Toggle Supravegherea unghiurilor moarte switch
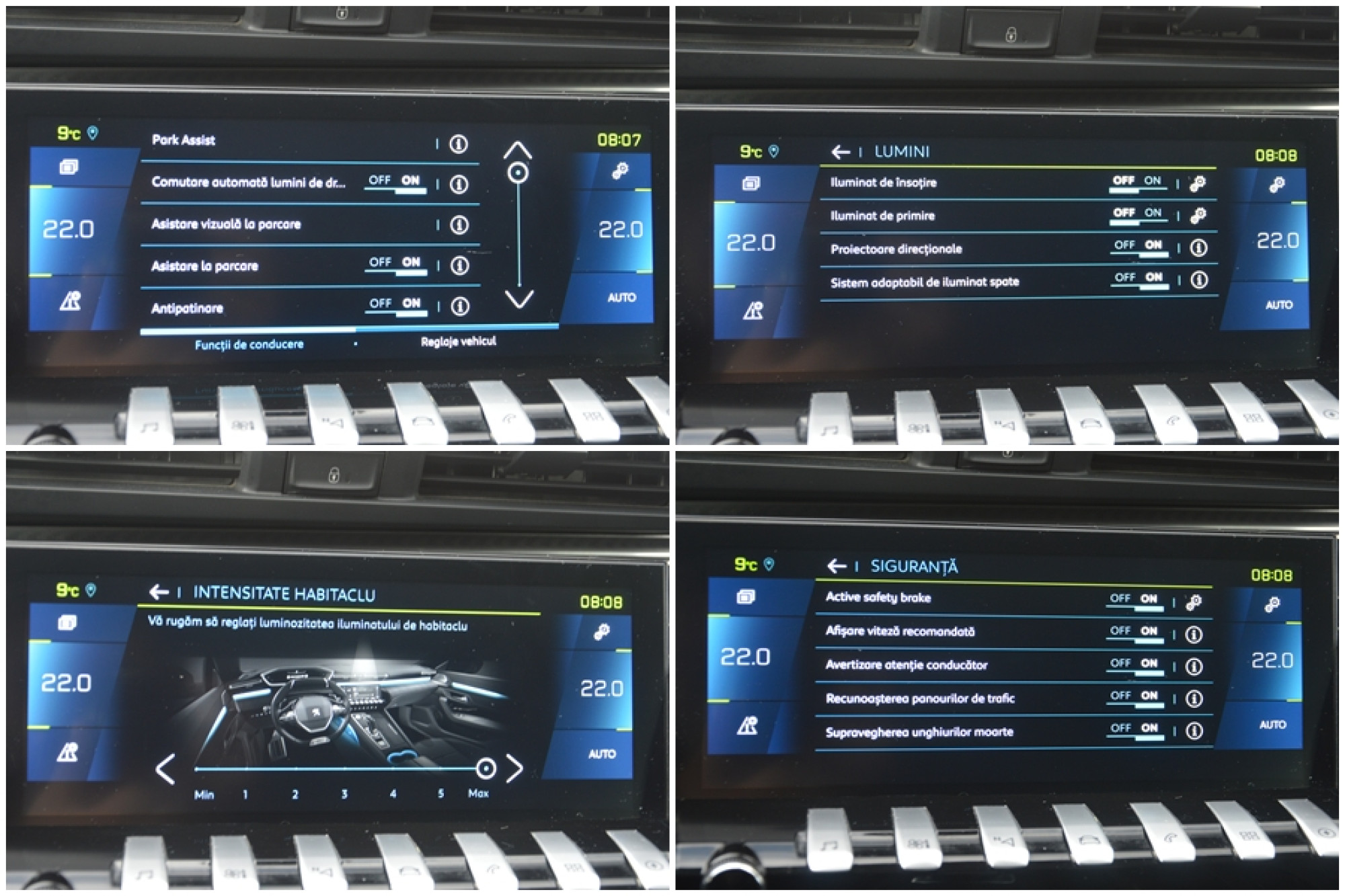Screen dimensions: 1345x896 point(1135,729)
